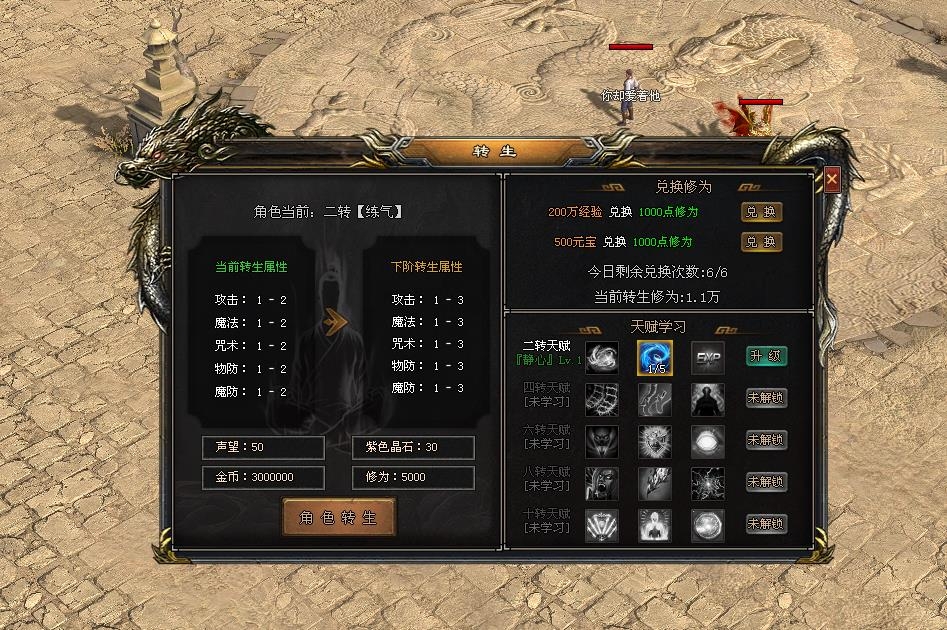Exchange 200万经验 for 1000 cultivation

(761, 212)
